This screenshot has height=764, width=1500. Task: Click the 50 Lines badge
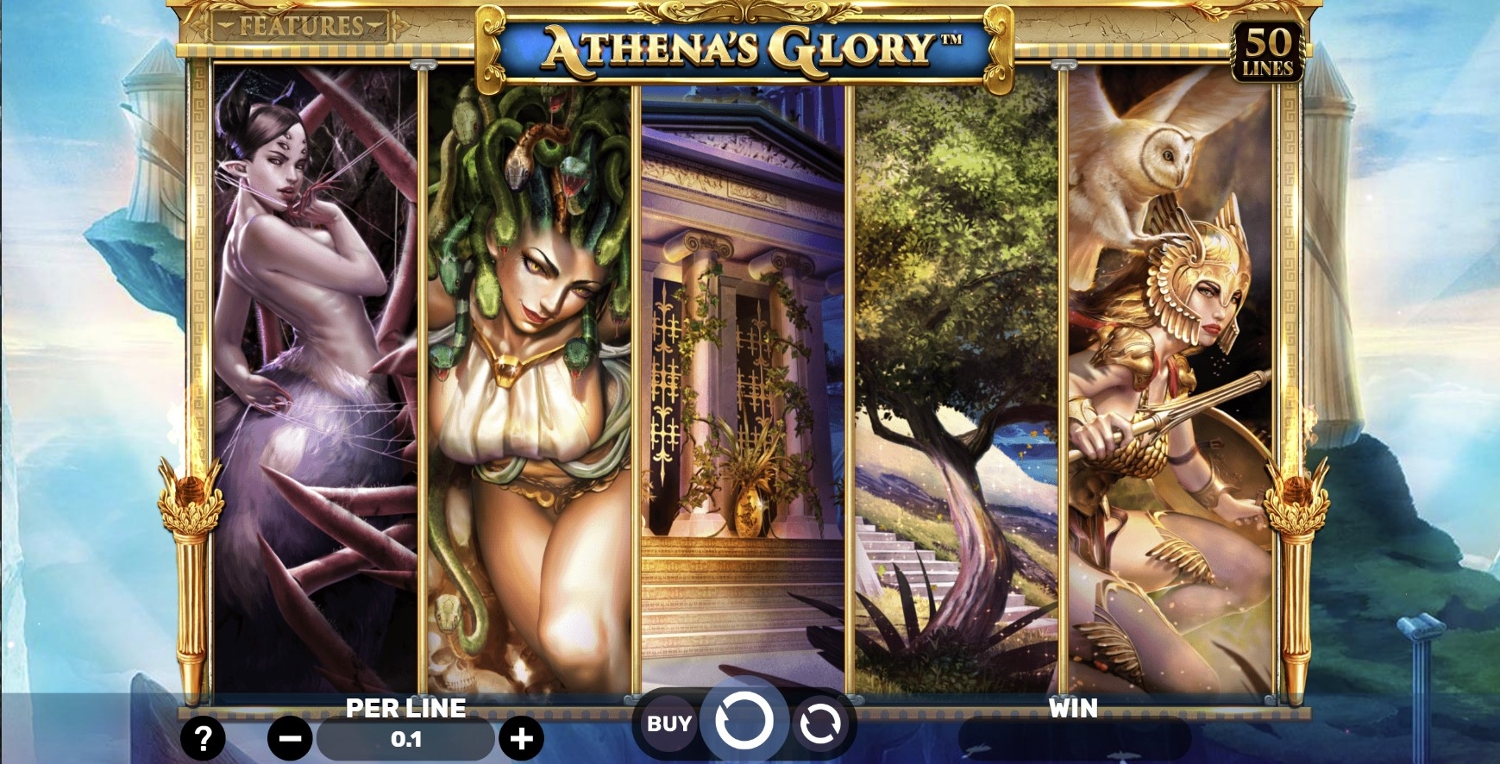pos(1268,52)
